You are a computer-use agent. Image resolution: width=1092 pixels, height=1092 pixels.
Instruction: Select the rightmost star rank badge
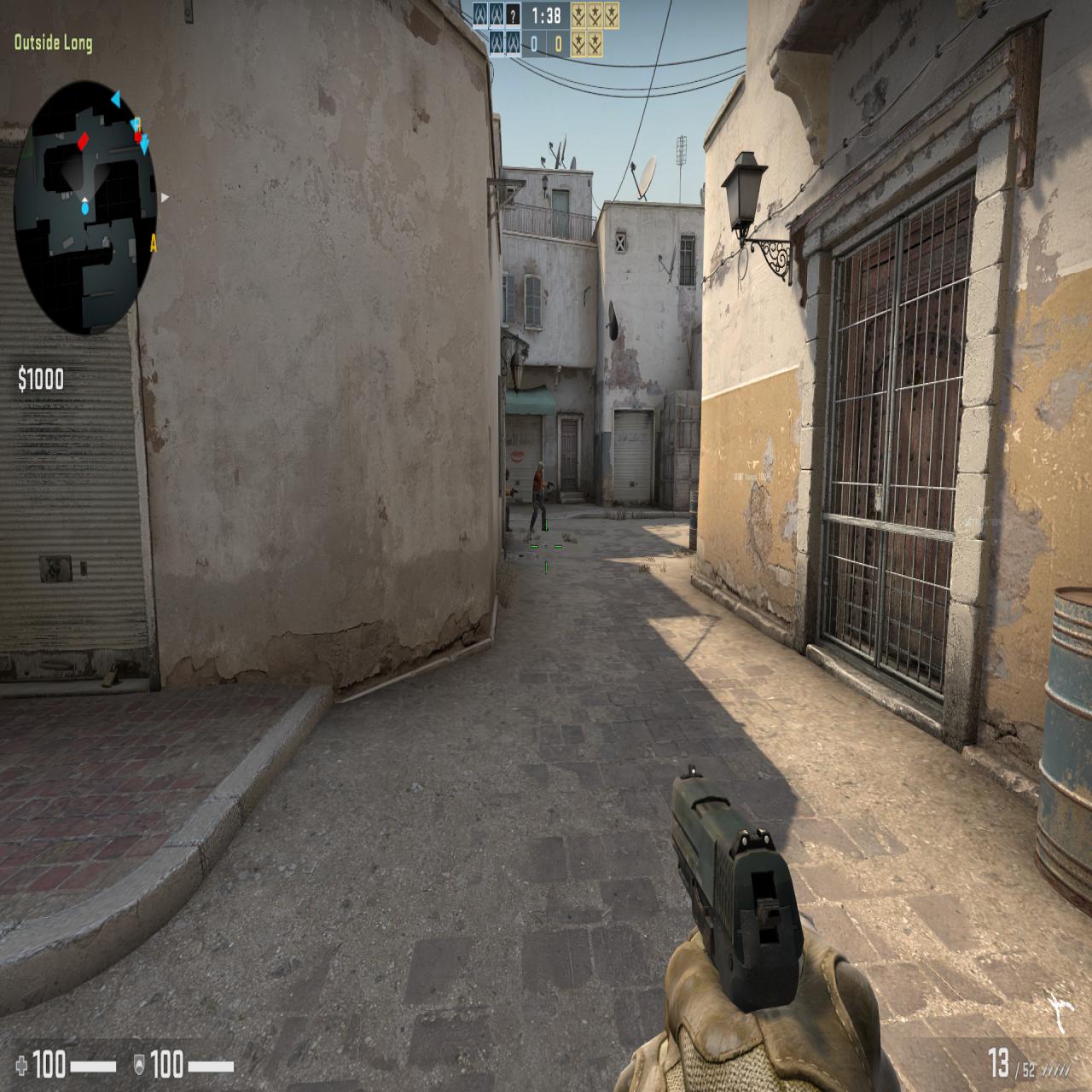pos(612,15)
